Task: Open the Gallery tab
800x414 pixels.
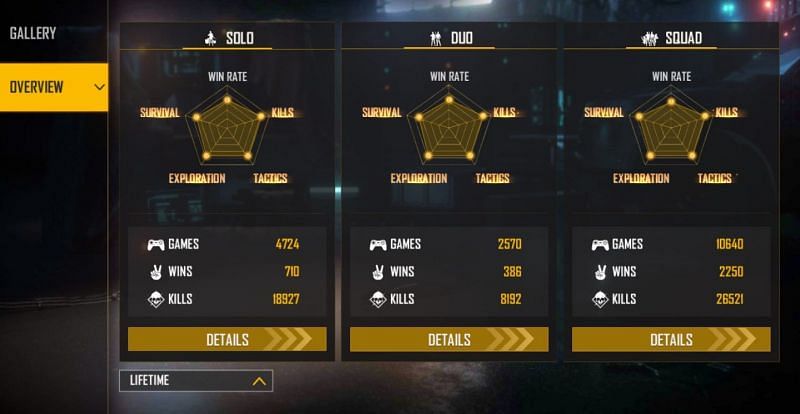Action: (34, 33)
